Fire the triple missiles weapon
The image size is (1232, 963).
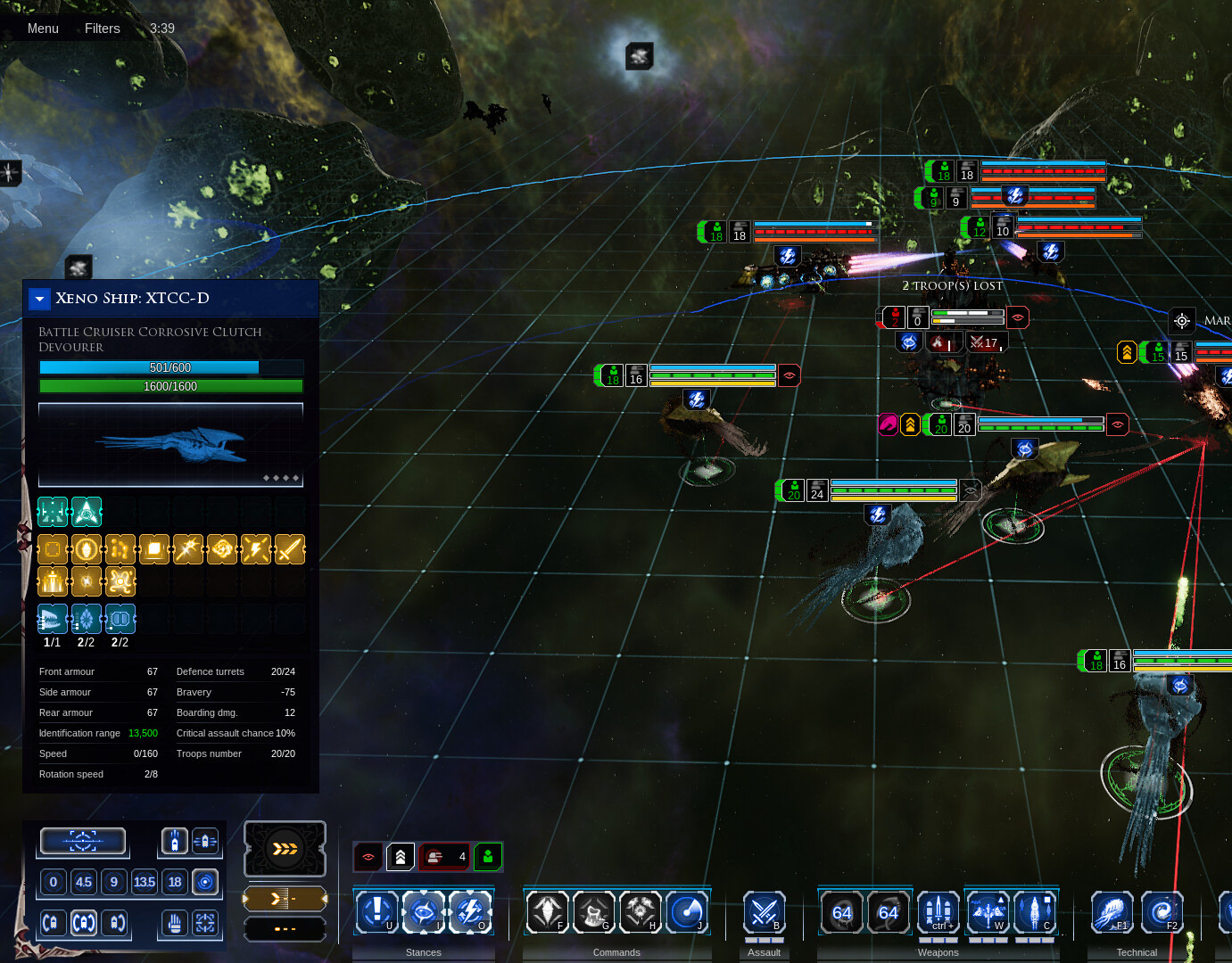tap(938, 911)
